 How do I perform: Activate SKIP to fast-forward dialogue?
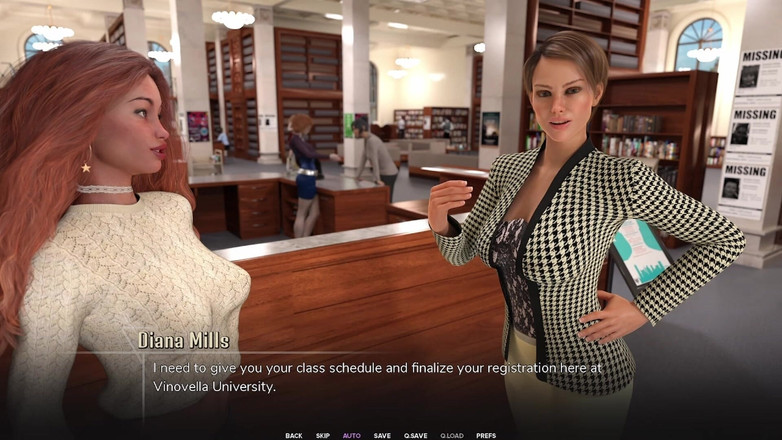click(323, 435)
